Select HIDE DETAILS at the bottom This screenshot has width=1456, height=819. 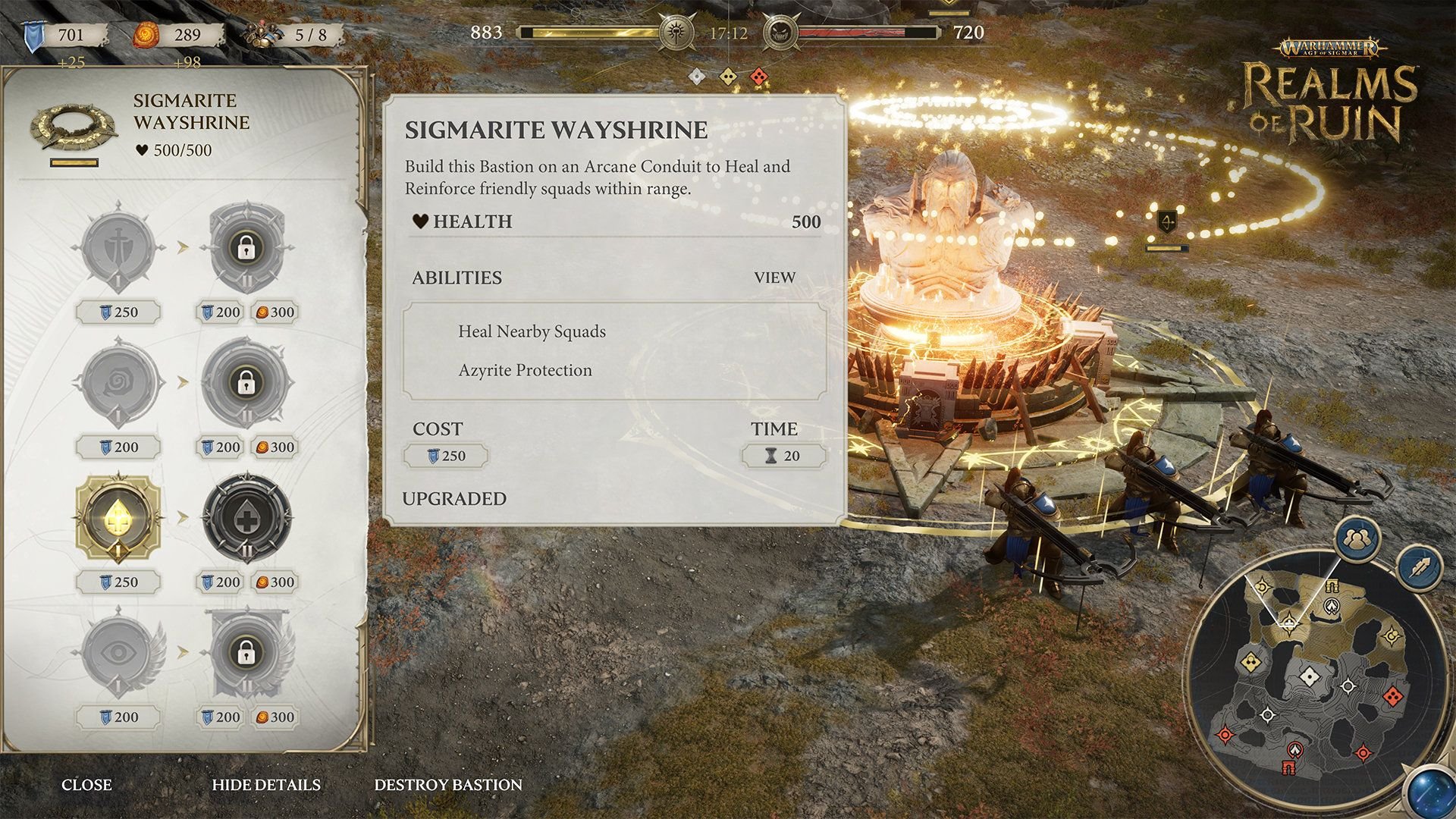coord(267,785)
